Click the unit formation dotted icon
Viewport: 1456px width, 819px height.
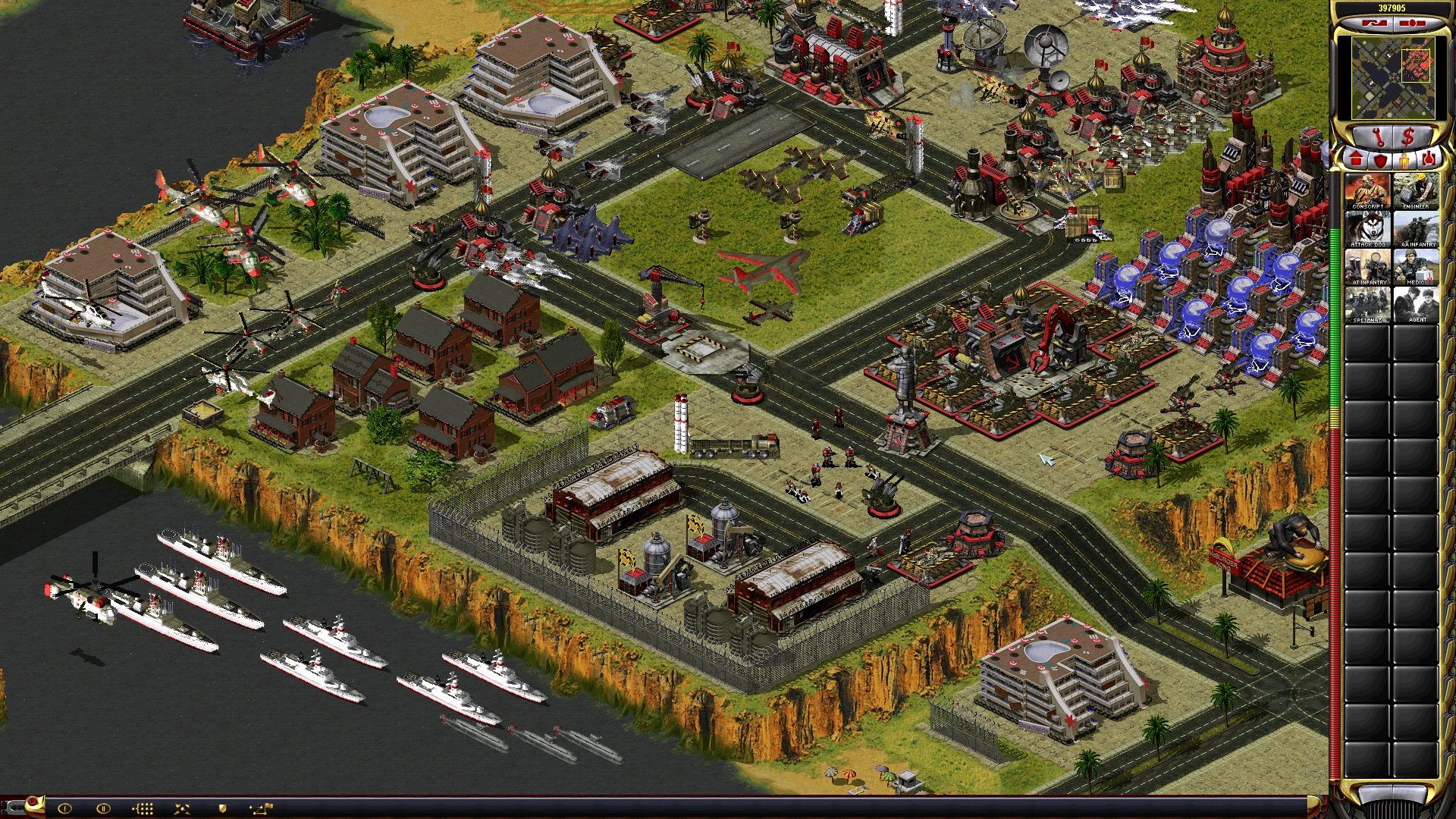(143, 808)
